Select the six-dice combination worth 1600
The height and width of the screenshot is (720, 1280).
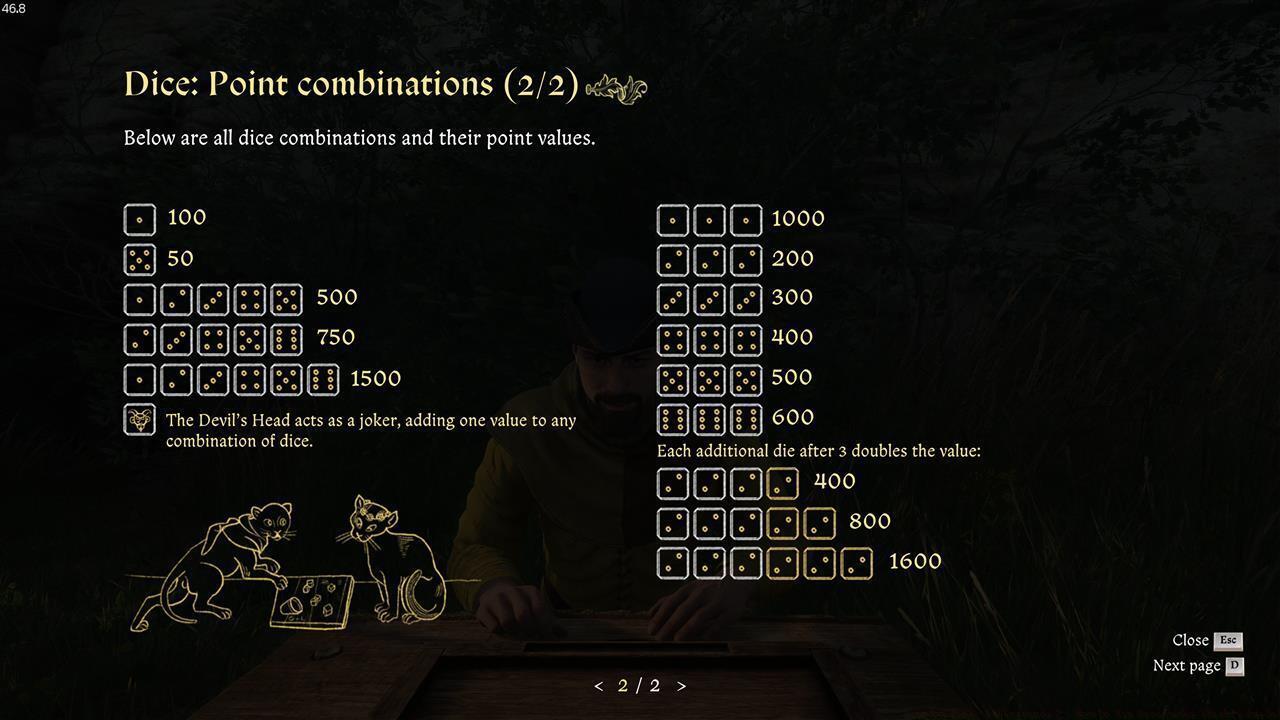[x=763, y=562]
